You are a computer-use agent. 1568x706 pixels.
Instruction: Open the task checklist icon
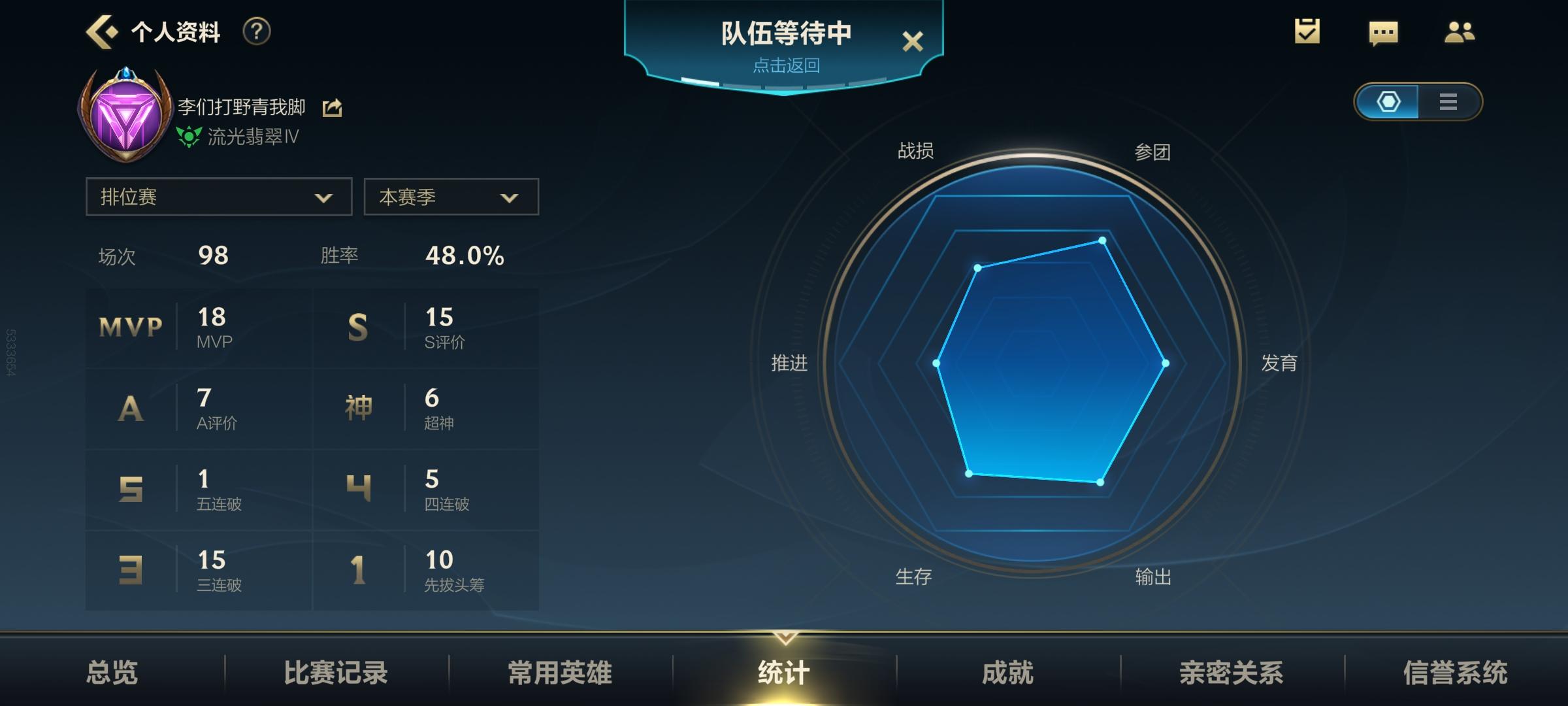tap(1306, 31)
